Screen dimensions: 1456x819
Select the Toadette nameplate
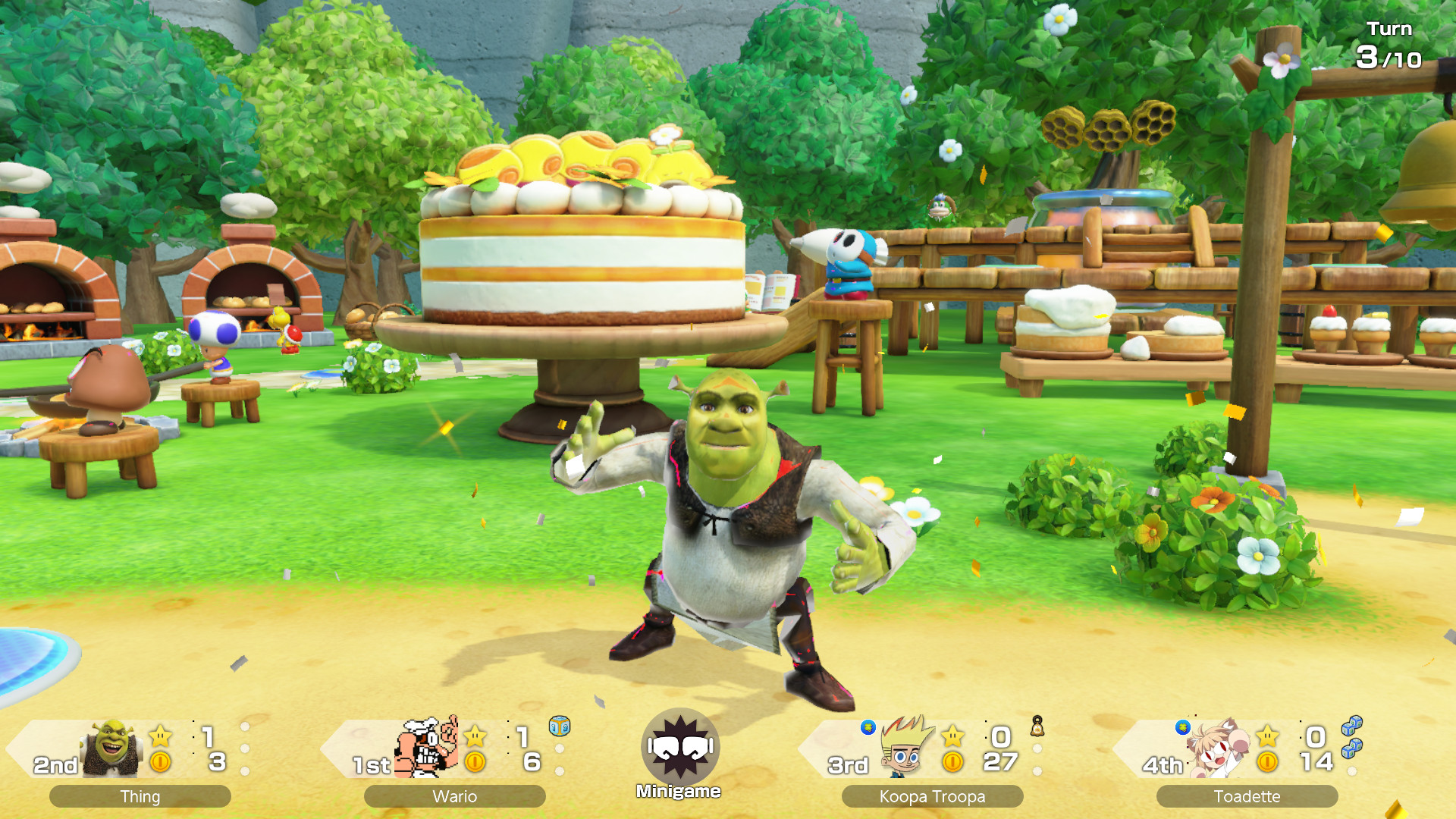coord(1247,795)
